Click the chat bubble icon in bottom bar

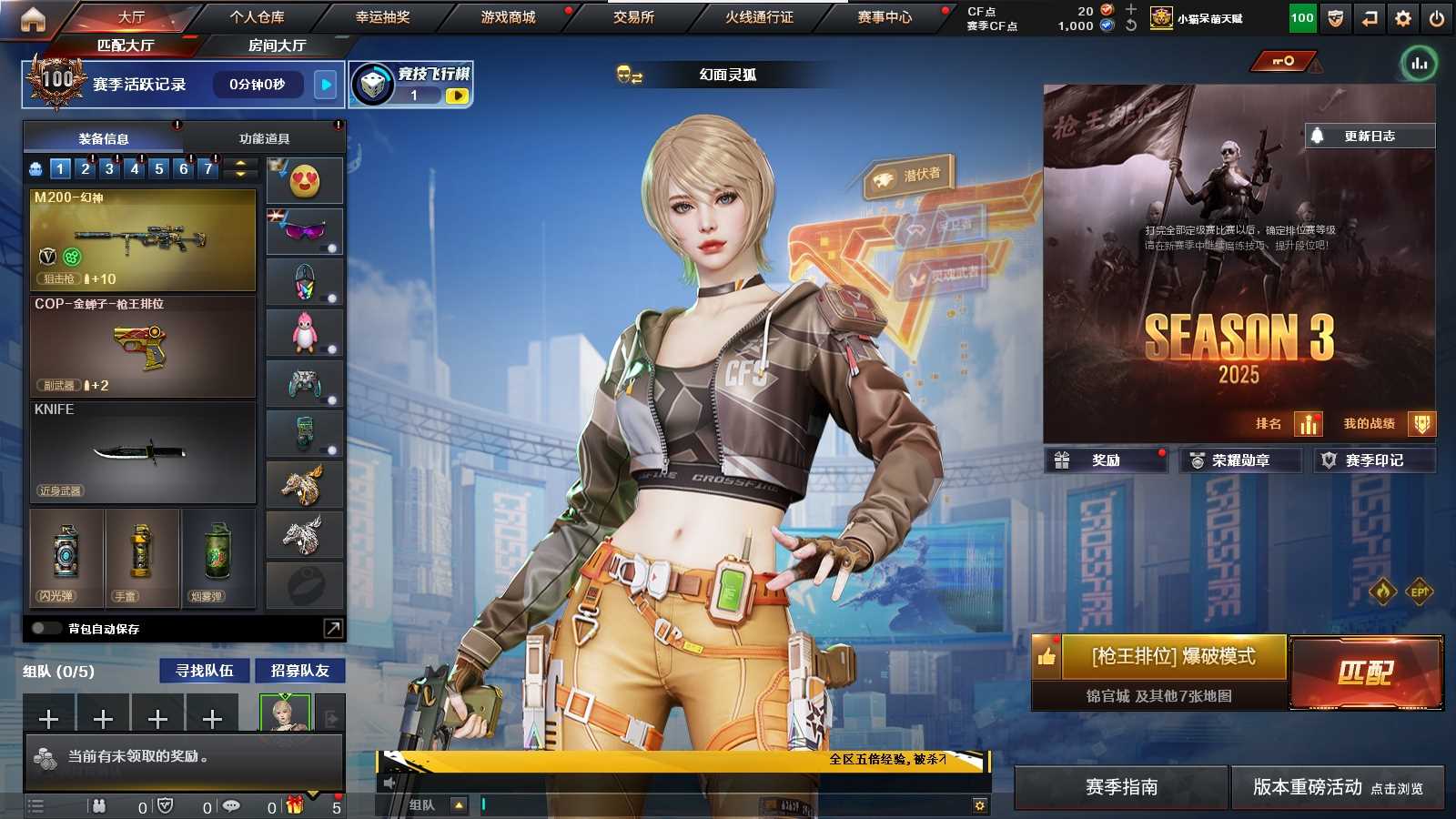[232, 806]
